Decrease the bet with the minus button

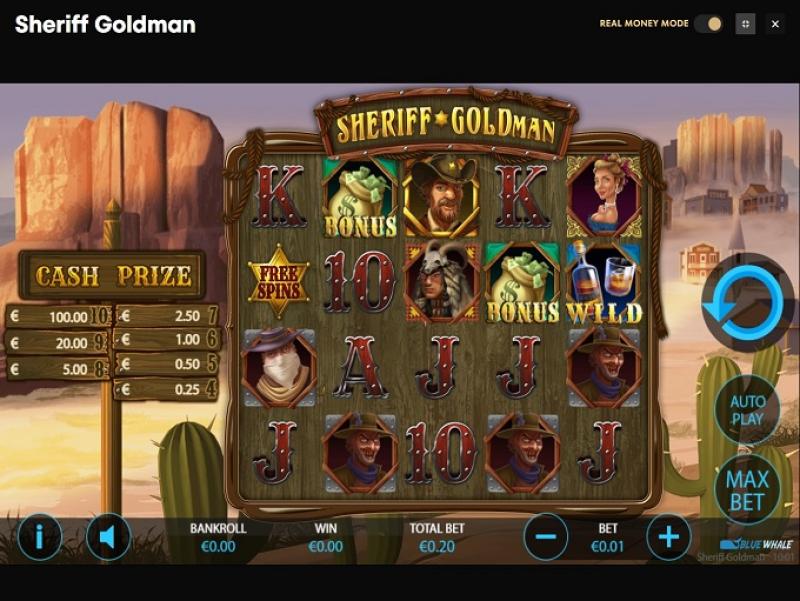click(546, 538)
